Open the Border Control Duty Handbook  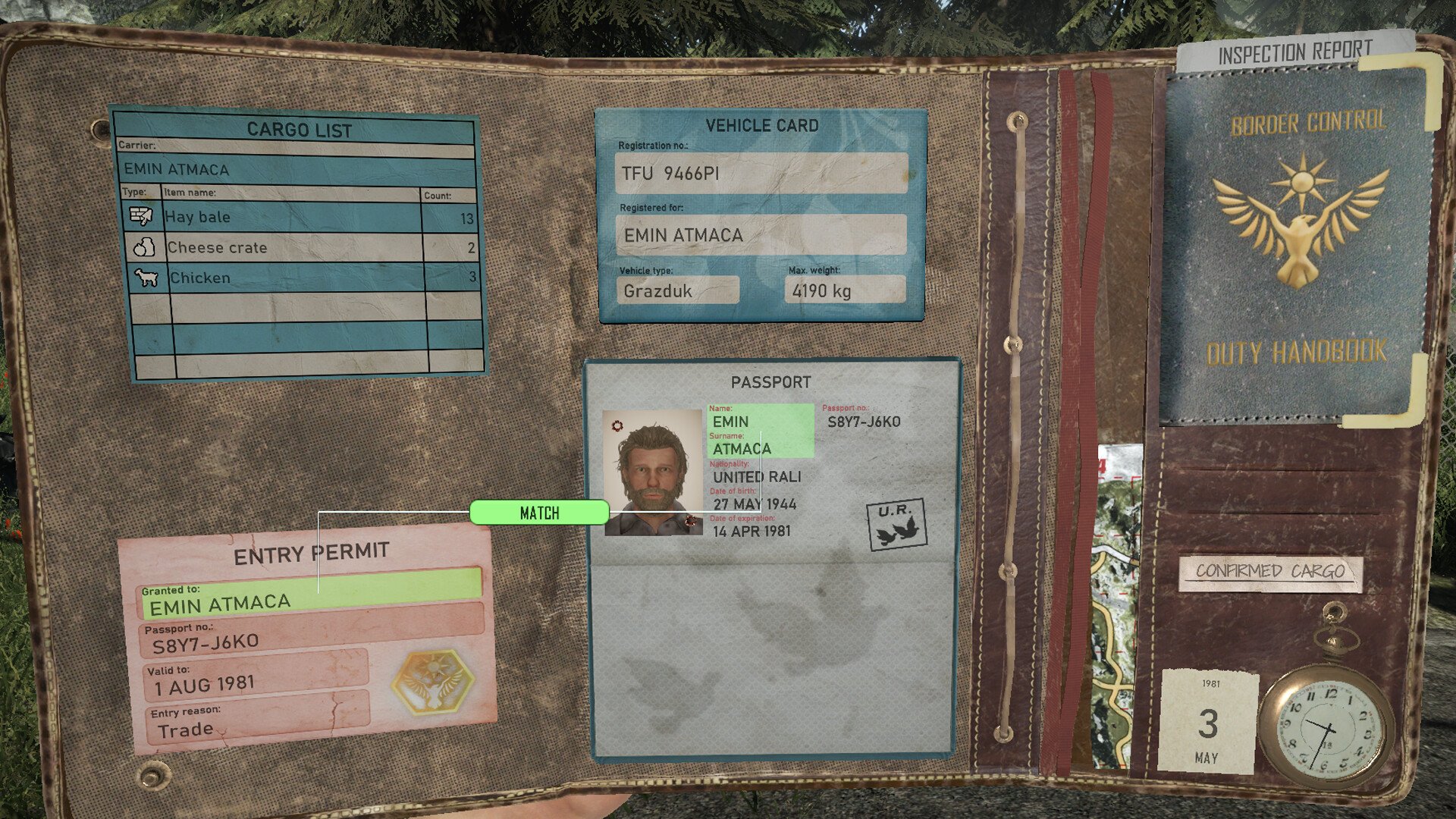point(1297,243)
